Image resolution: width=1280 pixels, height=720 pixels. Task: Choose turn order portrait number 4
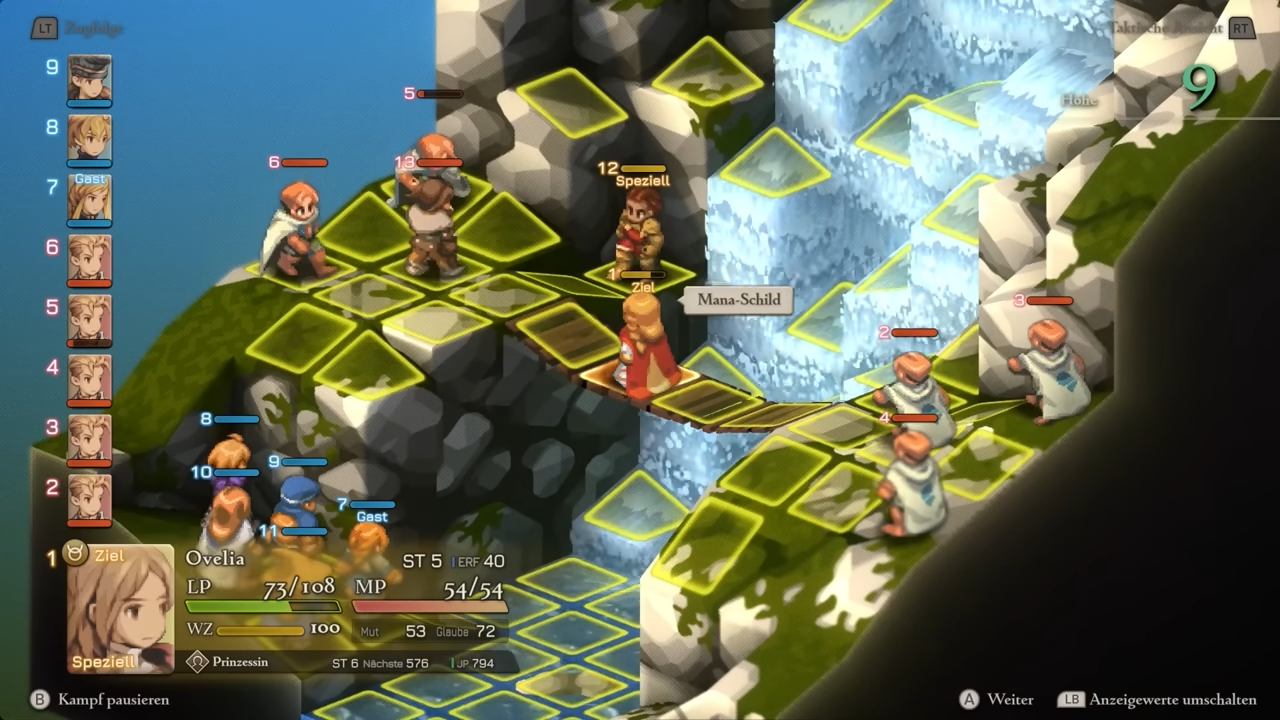click(x=89, y=379)
